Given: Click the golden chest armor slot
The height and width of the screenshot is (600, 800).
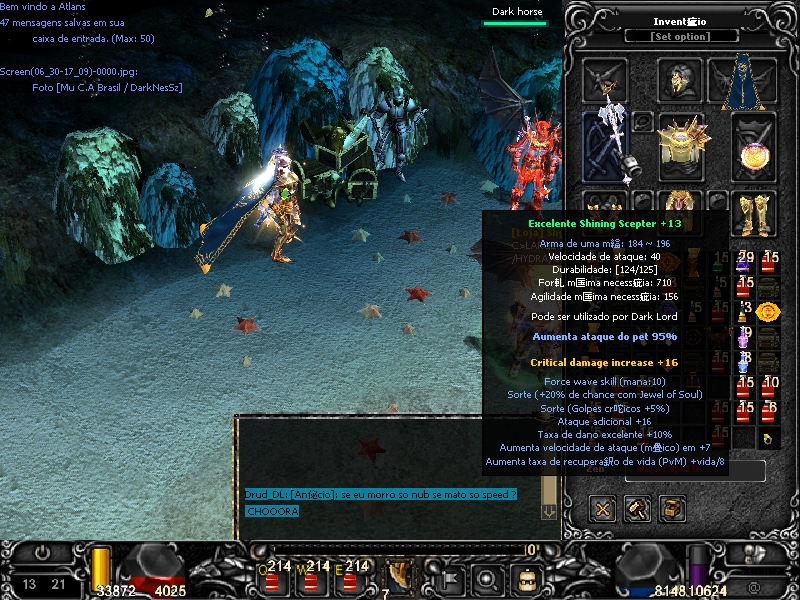Looking at the screenshot, I should pos(682,145).
